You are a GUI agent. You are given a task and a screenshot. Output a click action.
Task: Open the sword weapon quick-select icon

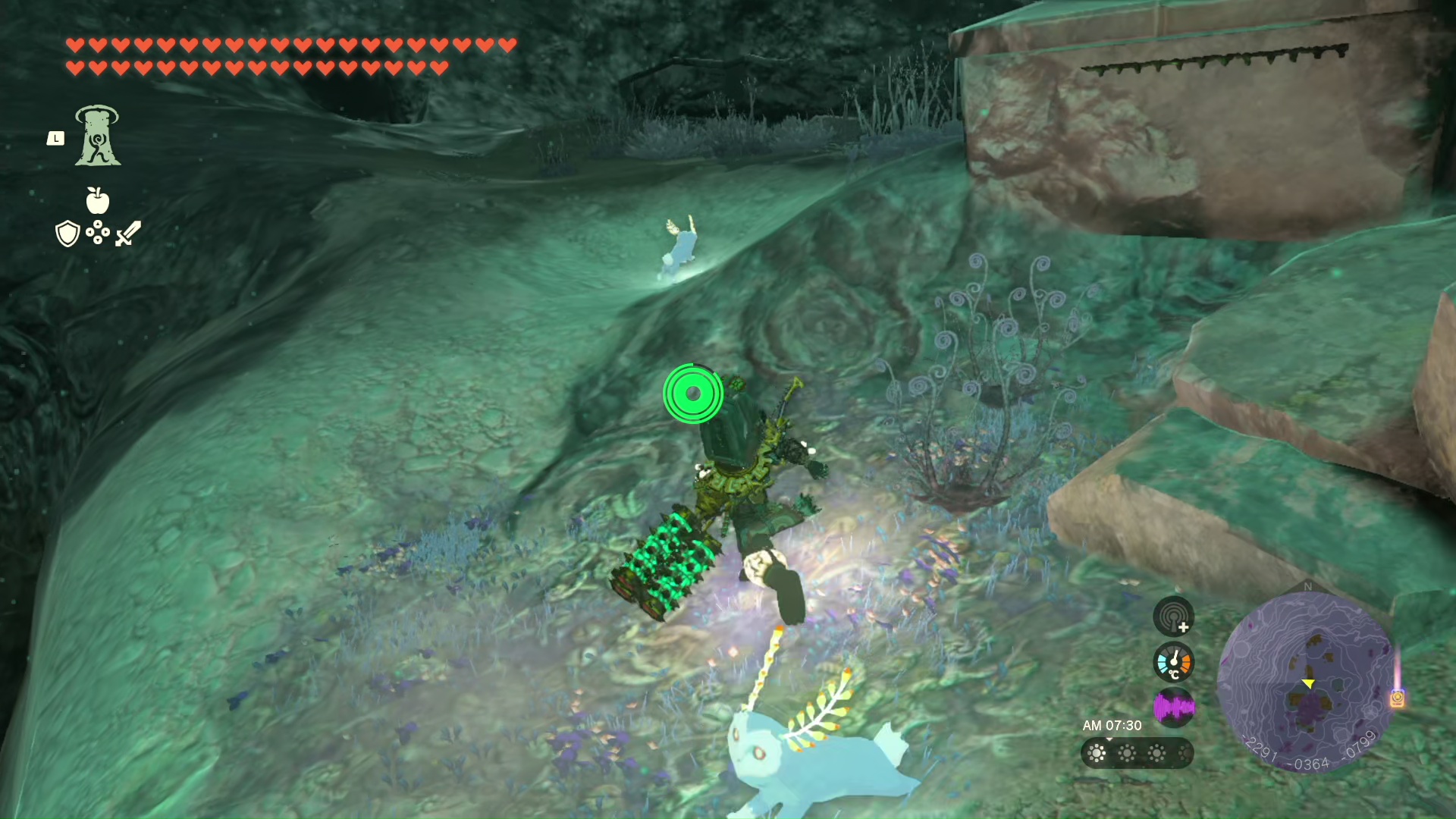(128, 234)
